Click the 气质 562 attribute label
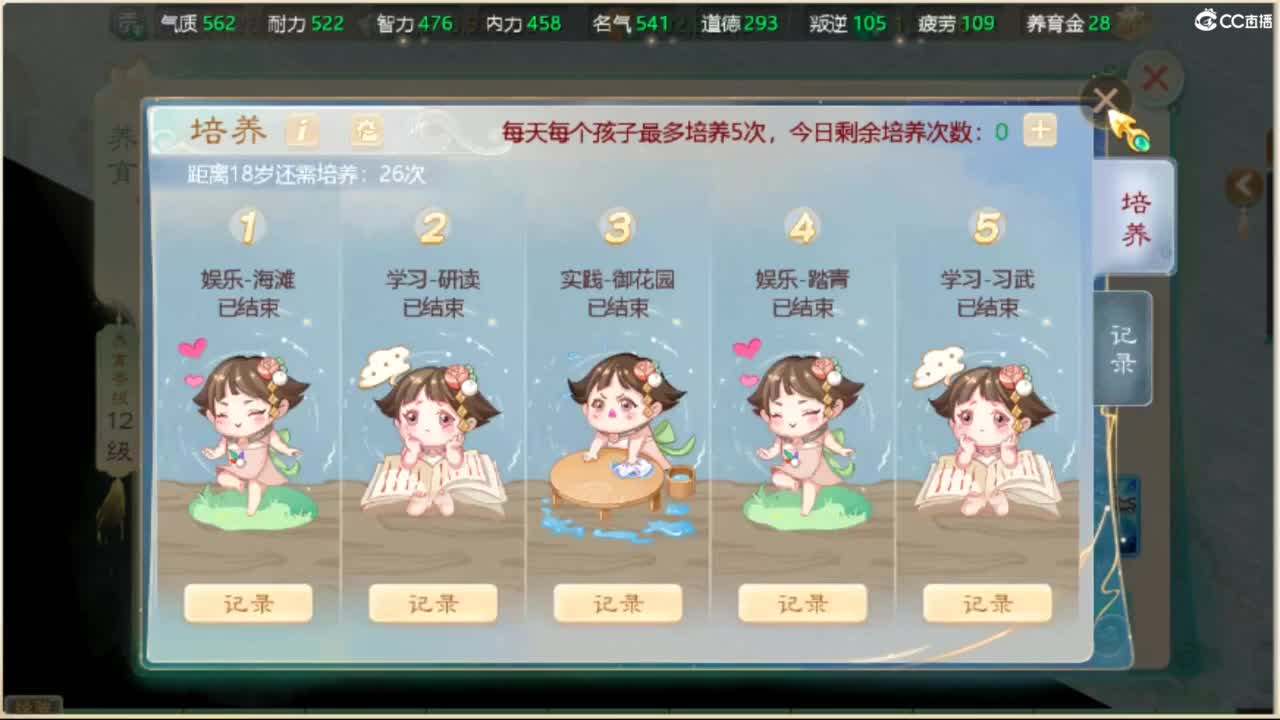 [x=200, y=19]
